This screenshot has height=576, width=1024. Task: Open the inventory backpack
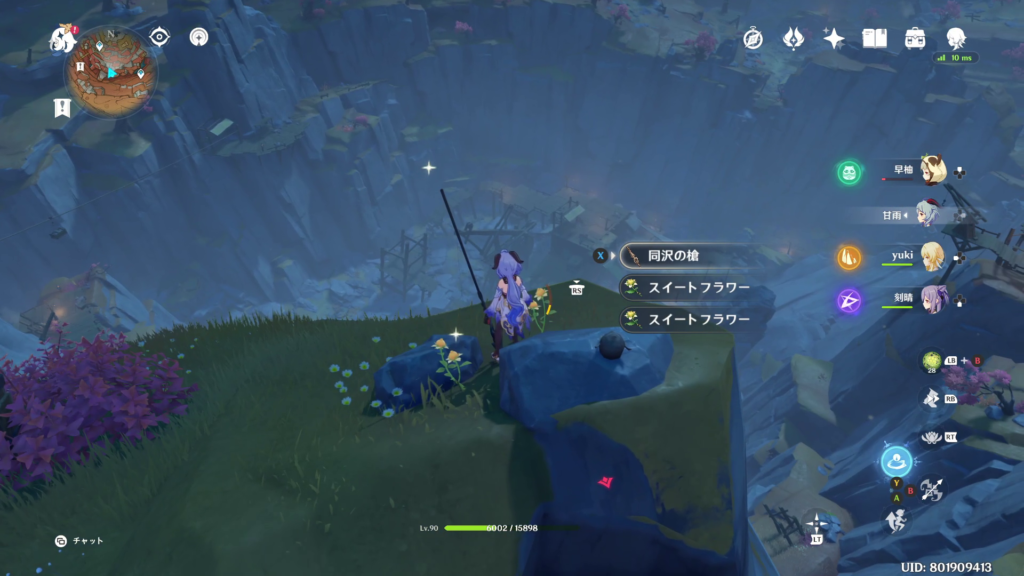click(x=915, y=39)
